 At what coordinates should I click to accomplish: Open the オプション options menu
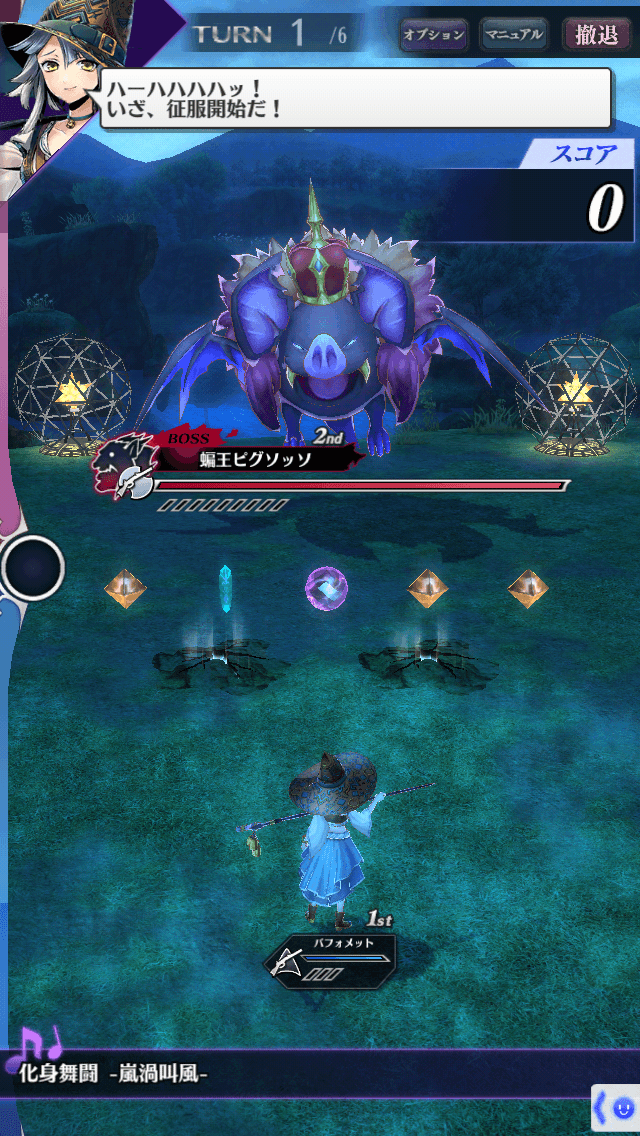pyautogui.click(x=434, y=35)
